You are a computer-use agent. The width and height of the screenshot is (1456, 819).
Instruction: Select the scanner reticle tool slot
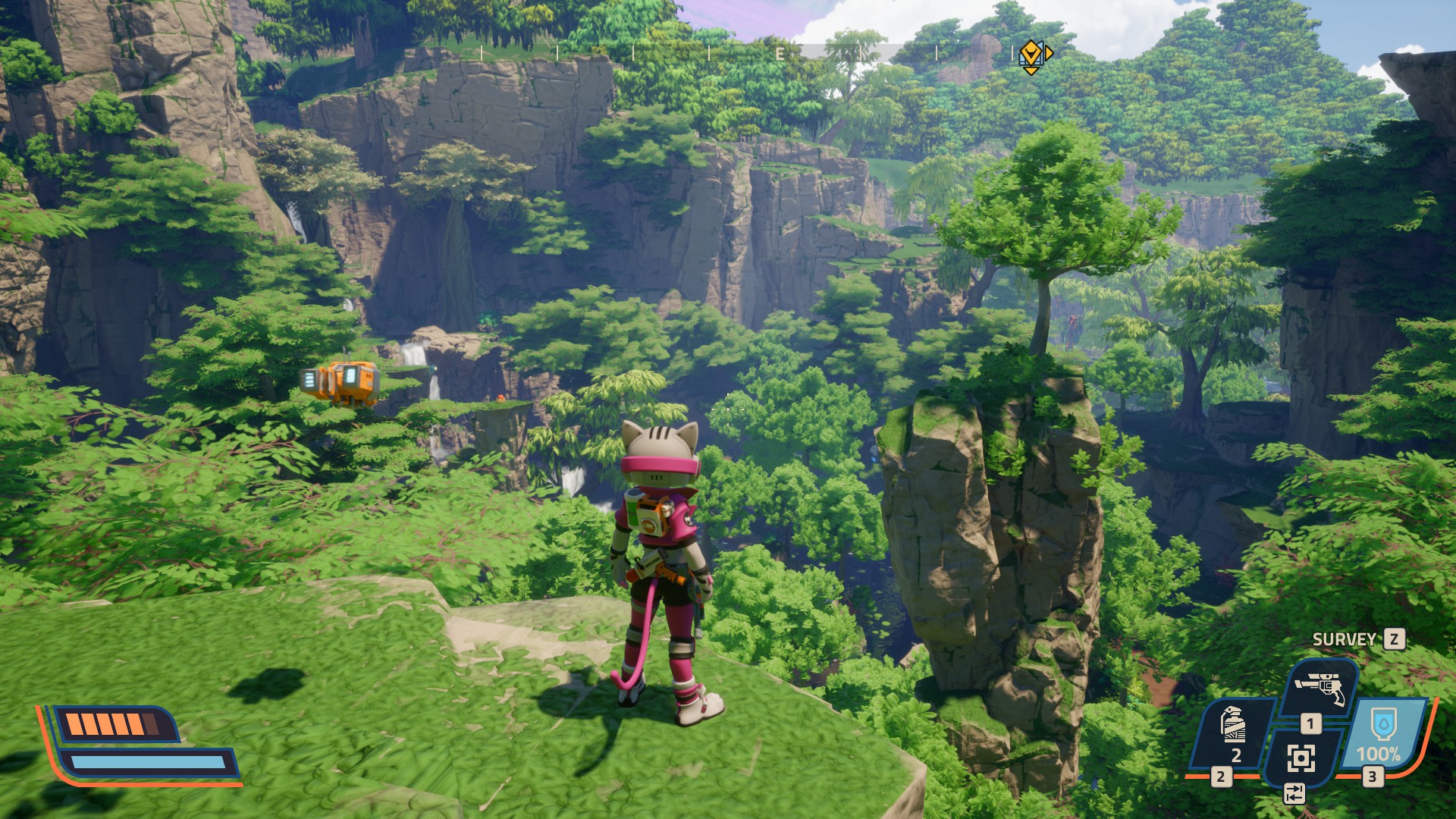[x=1301, y=757]
